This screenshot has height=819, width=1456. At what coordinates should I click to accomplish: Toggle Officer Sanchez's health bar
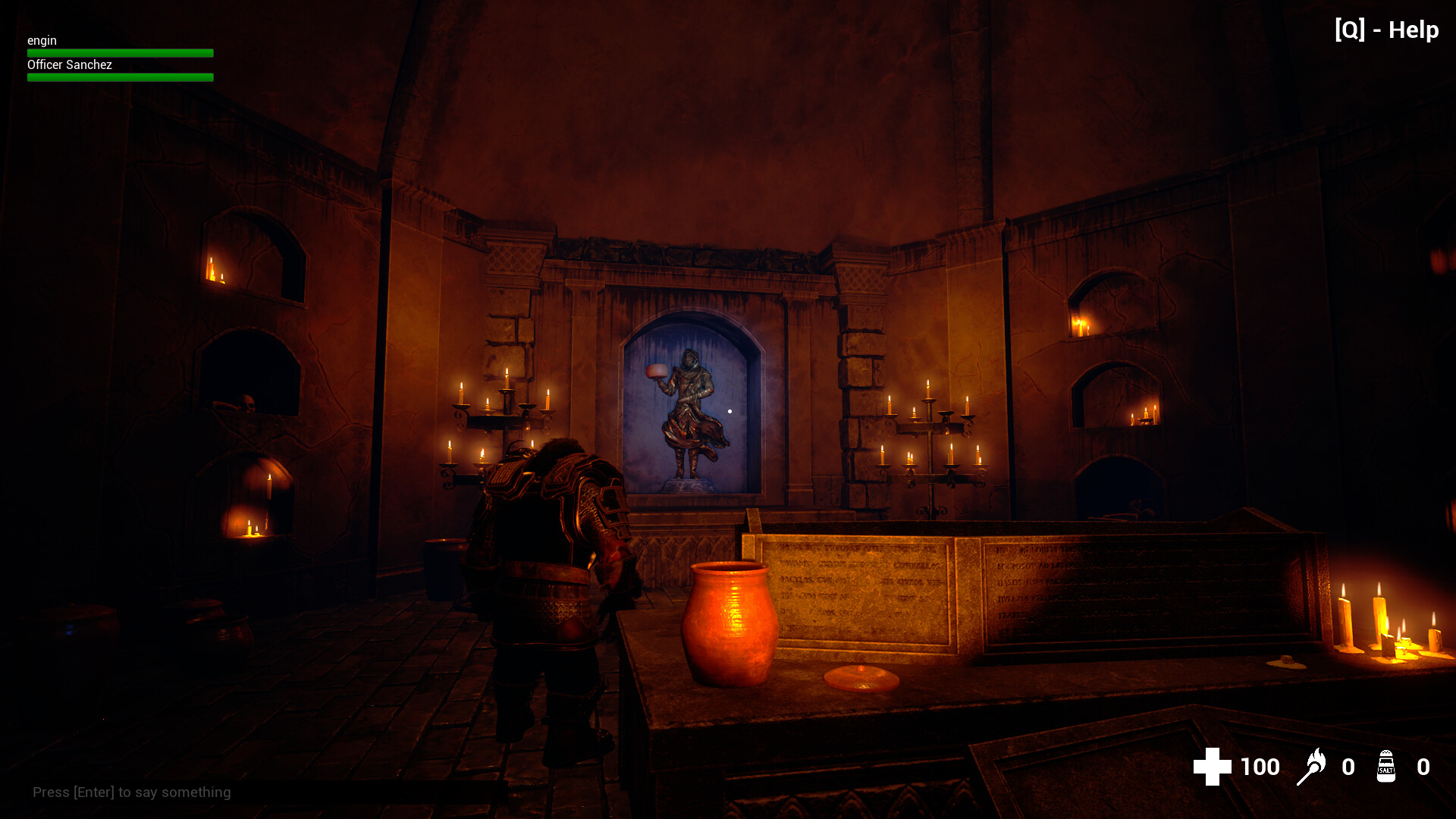pos(119,77)
